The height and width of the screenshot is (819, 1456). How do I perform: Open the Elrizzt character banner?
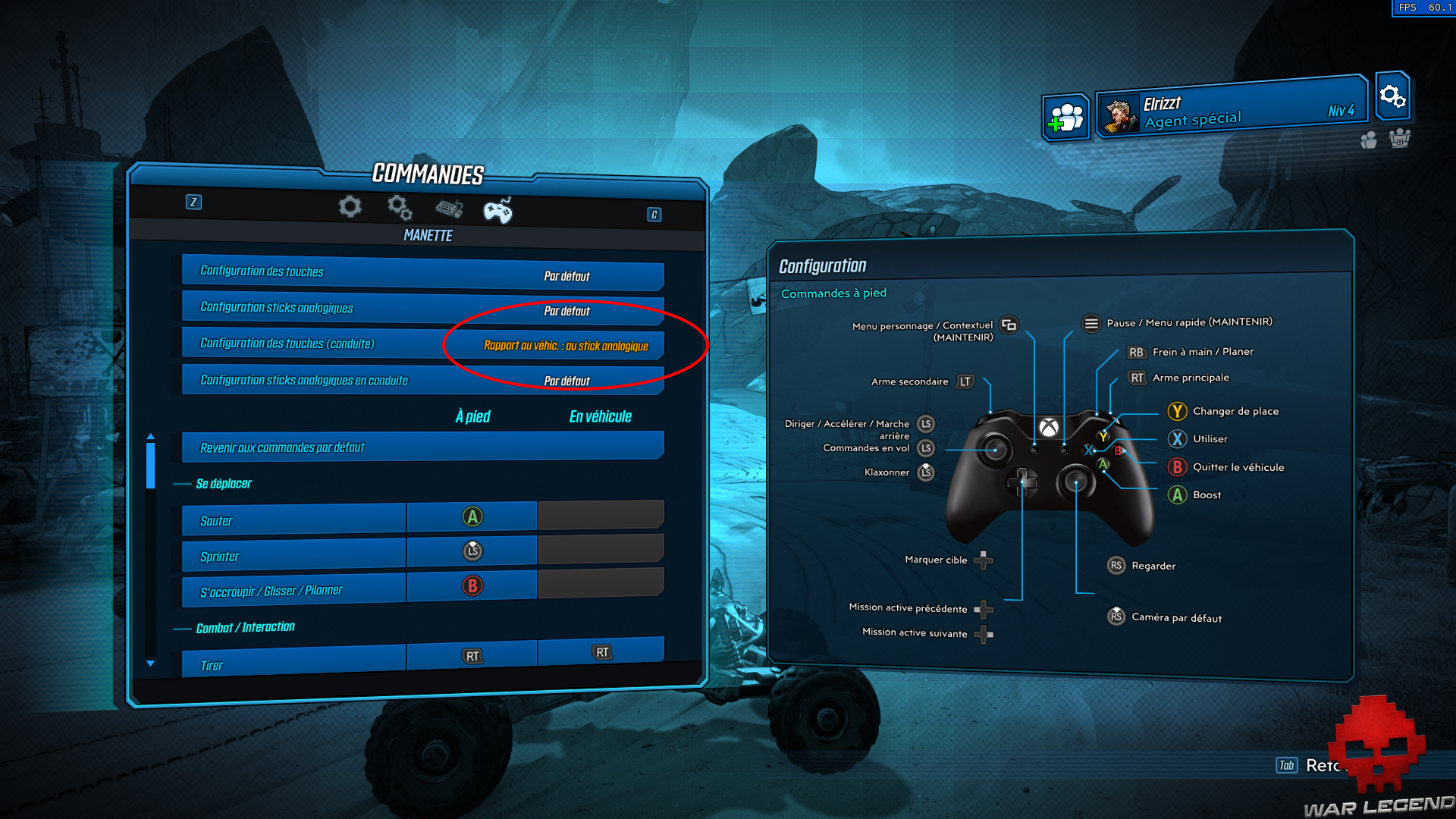pyautogui.click(x=1228, y=110)
